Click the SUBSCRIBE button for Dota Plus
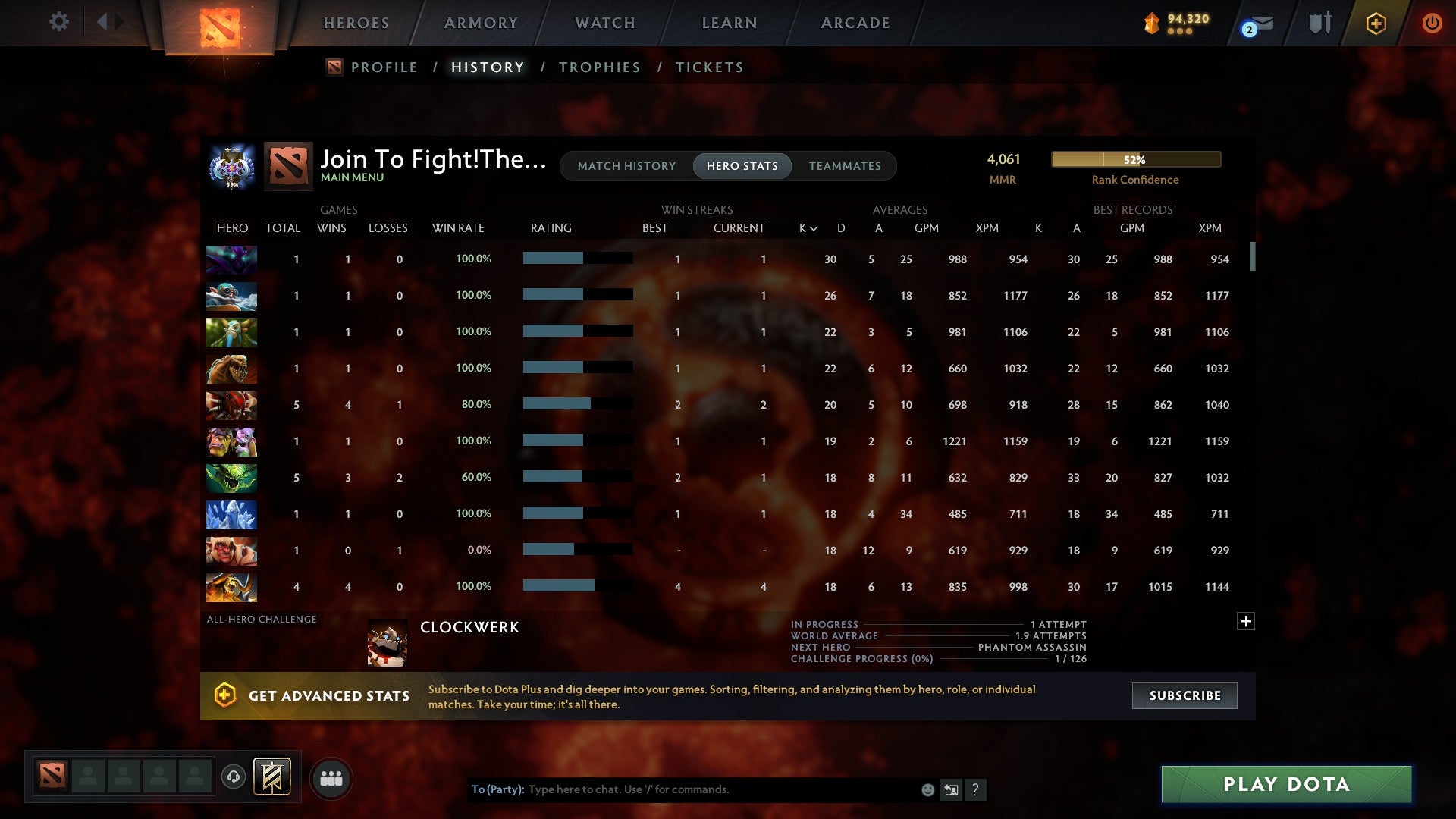The height and width of the screenshot is (819, 1456). (1184, 695)
